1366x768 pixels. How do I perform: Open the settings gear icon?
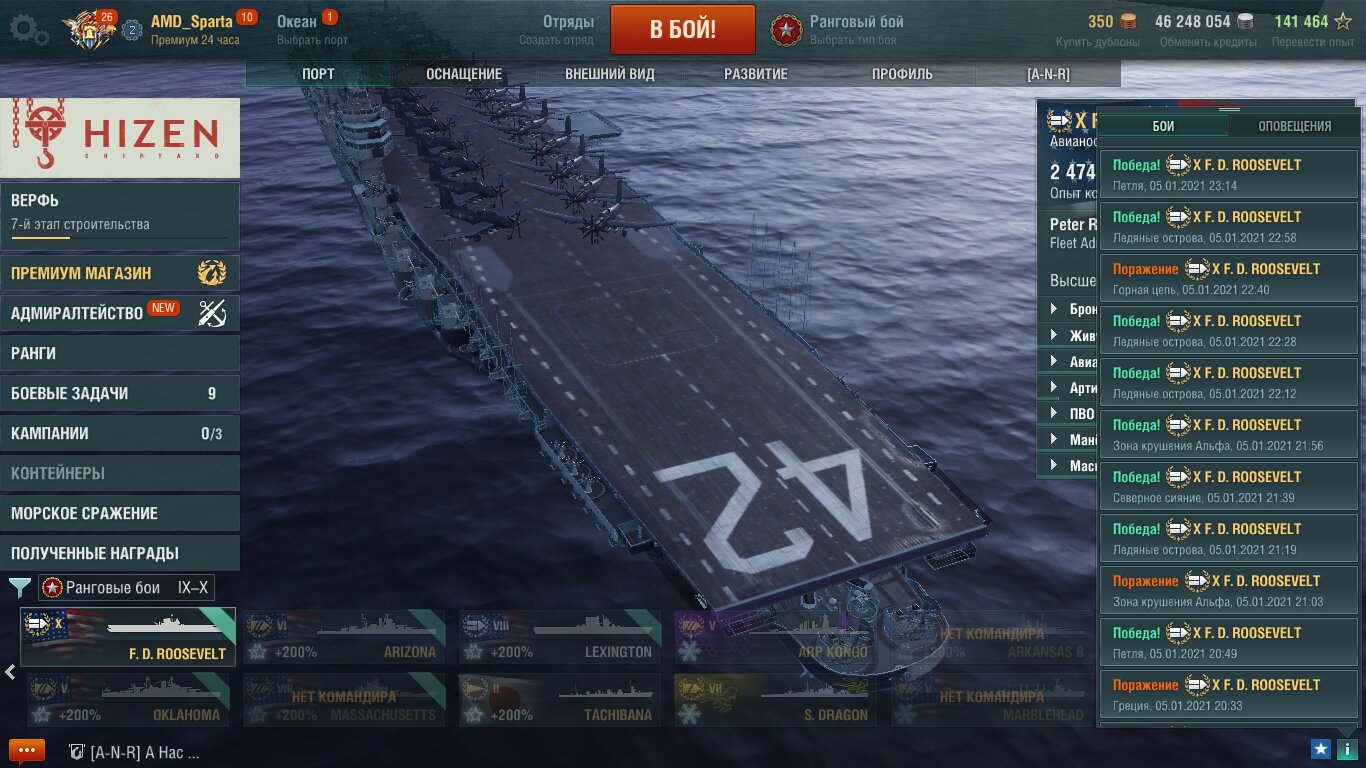tap(28, 29)
